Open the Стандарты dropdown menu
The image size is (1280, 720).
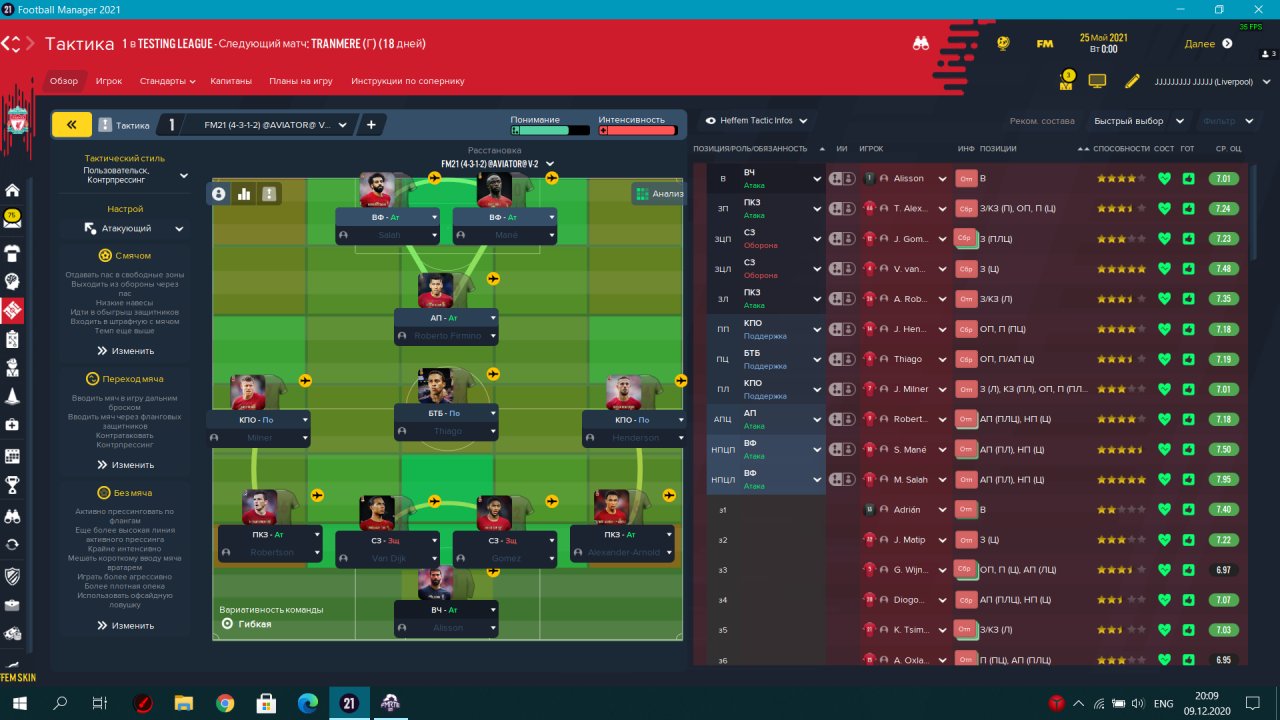(x=167, y=81)
